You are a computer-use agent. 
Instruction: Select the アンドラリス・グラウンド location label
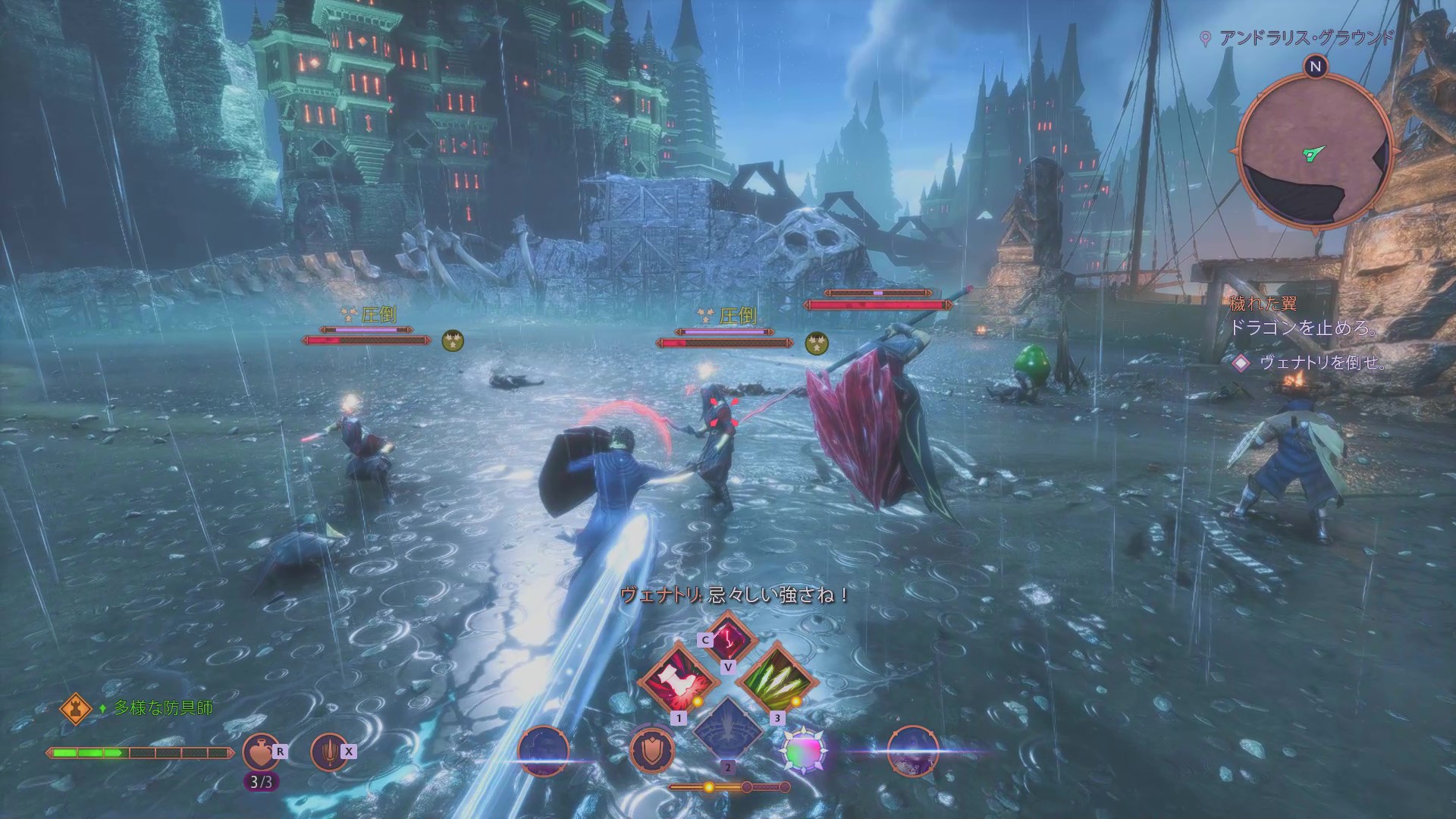[x=1306, y=38]
